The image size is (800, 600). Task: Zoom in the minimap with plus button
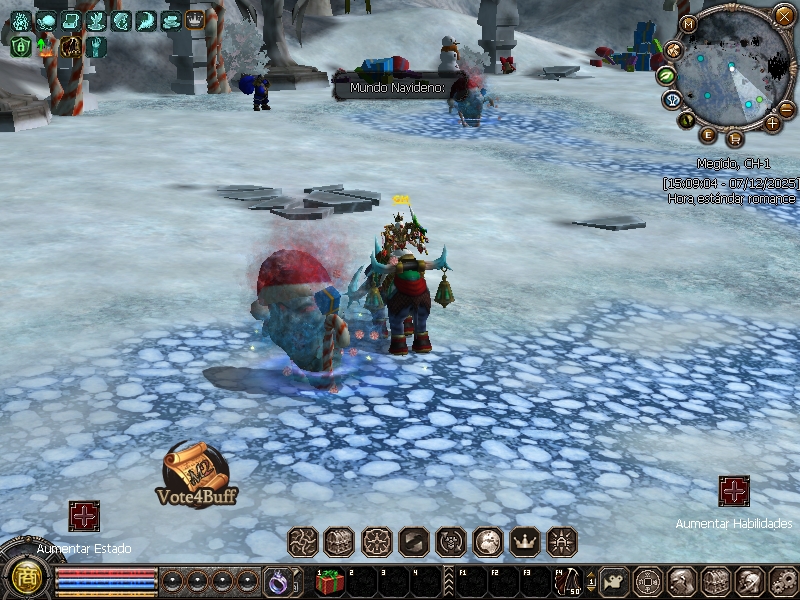(772, 124)
